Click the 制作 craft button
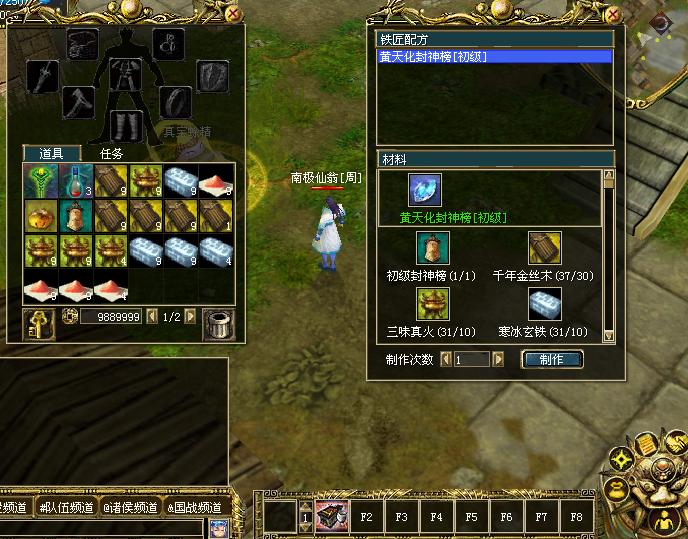This screenshot has width=688, height=539. 551,359
